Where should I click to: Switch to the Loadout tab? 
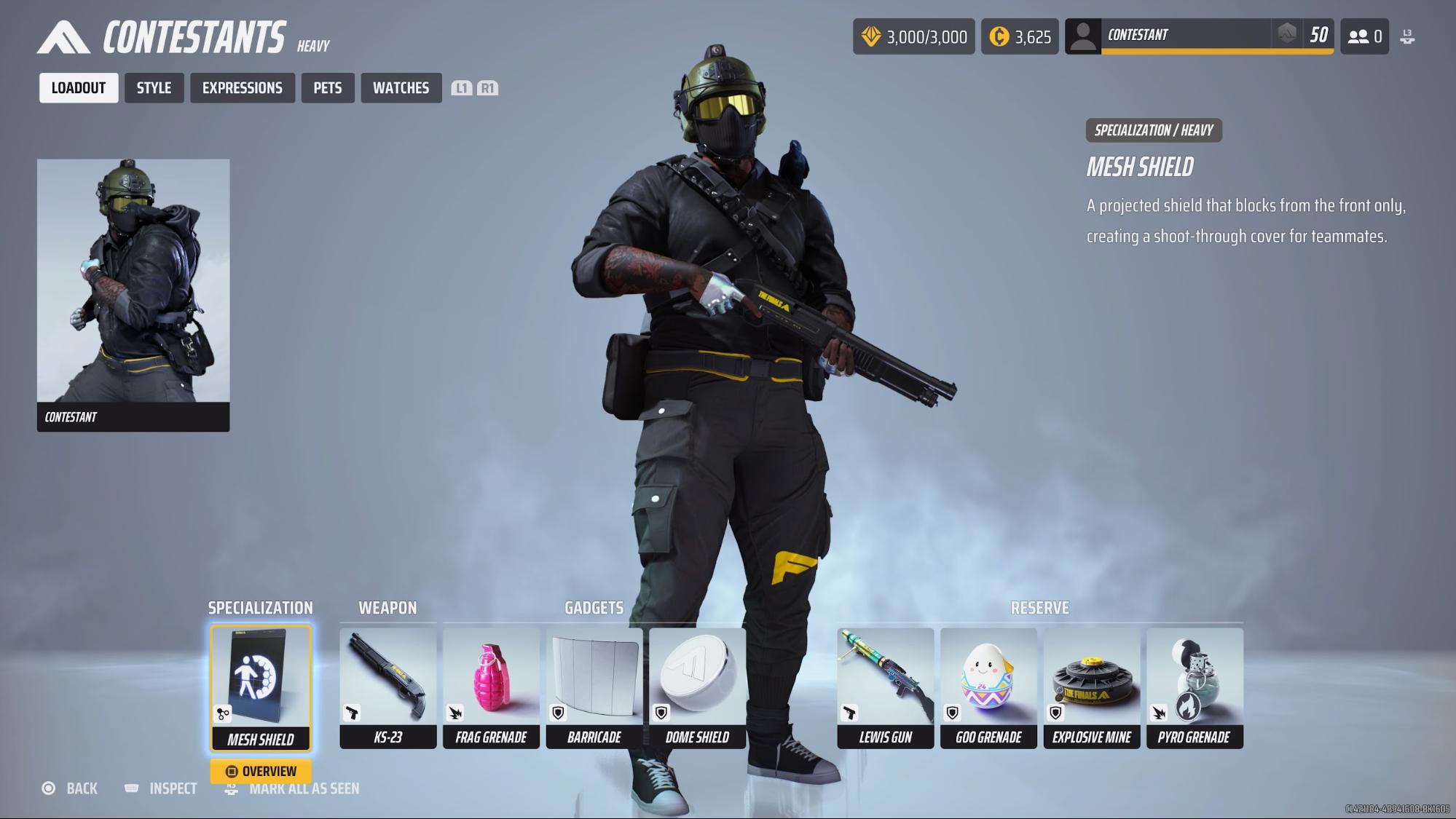point(79,88)
